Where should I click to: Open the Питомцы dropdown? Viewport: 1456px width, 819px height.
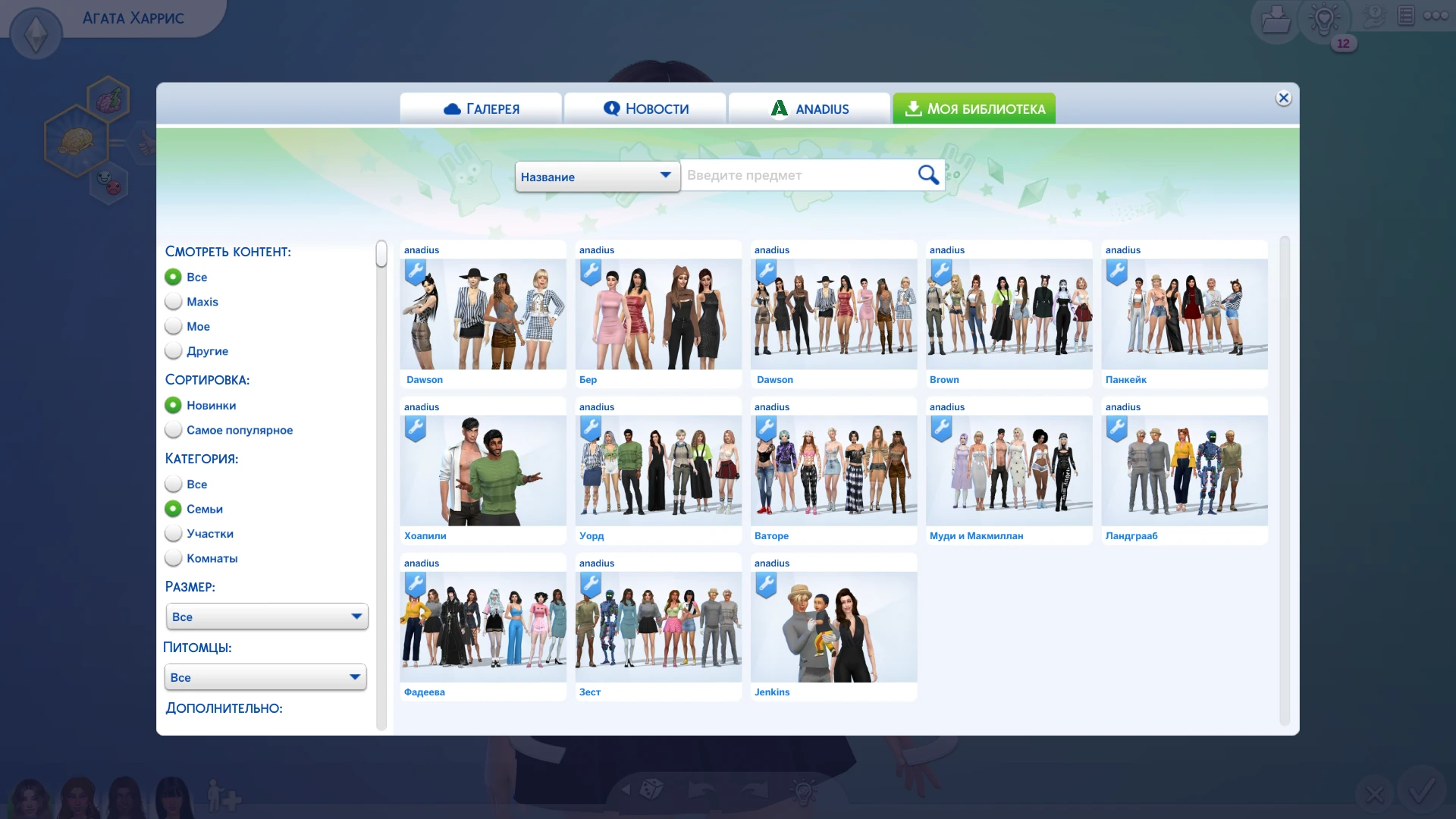[x=265, y=676]
